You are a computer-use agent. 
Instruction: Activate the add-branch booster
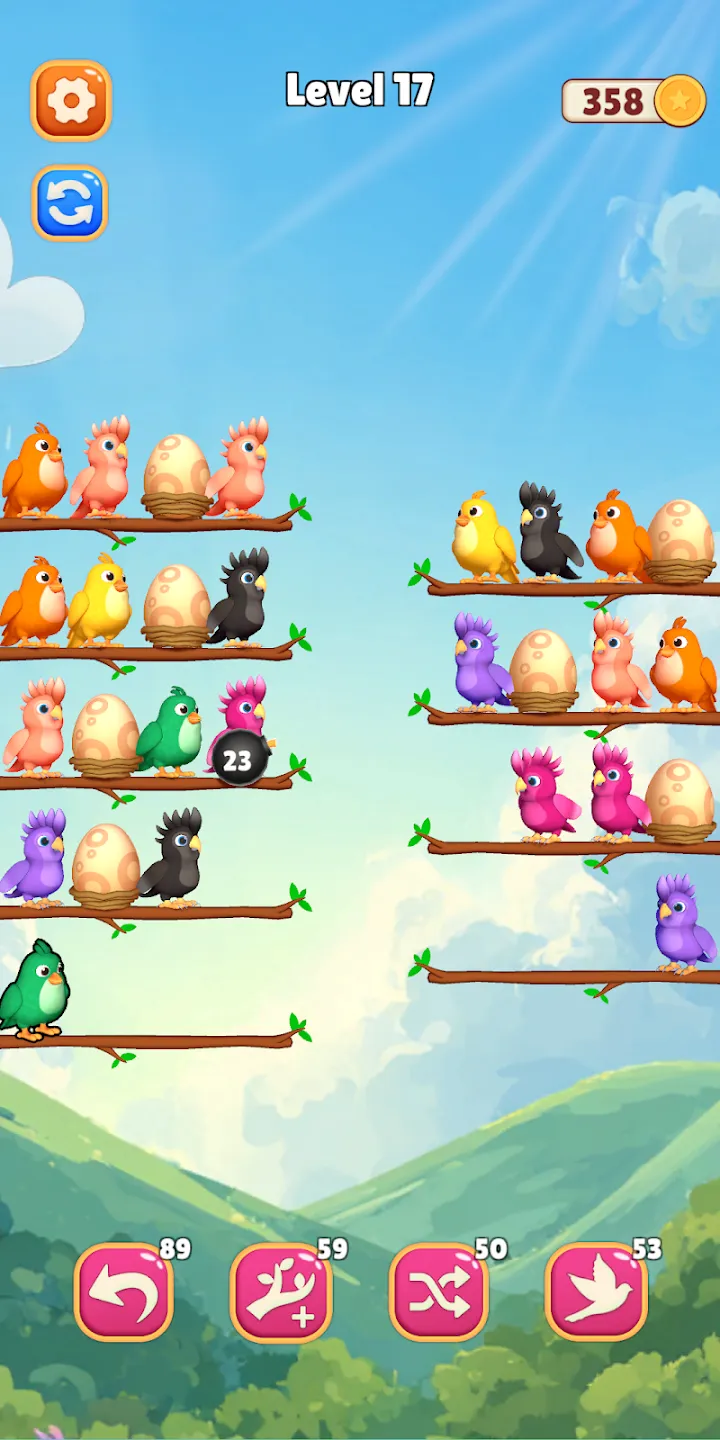(281, 1291)
